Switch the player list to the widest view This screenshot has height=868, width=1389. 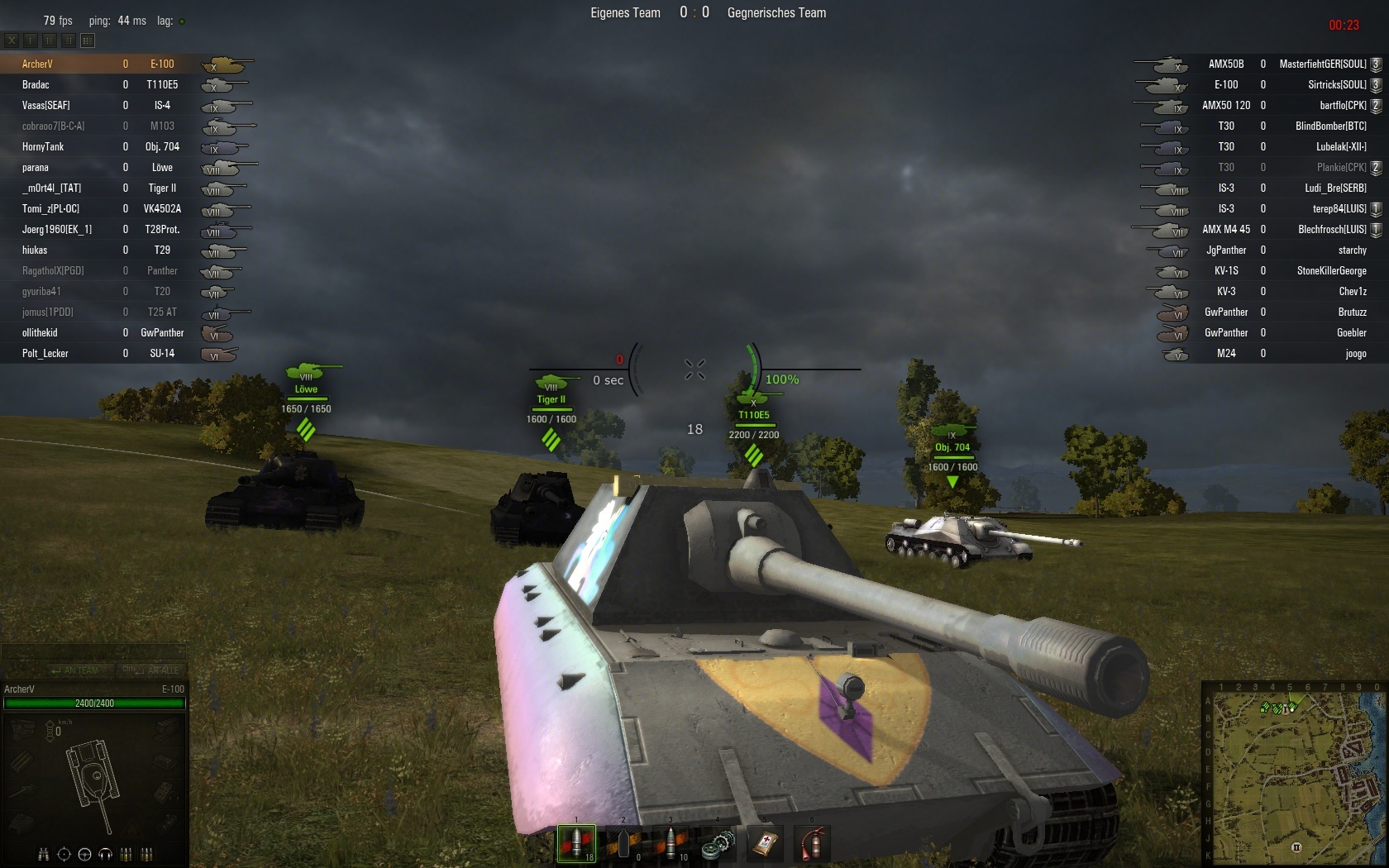(x=88, y=40)
